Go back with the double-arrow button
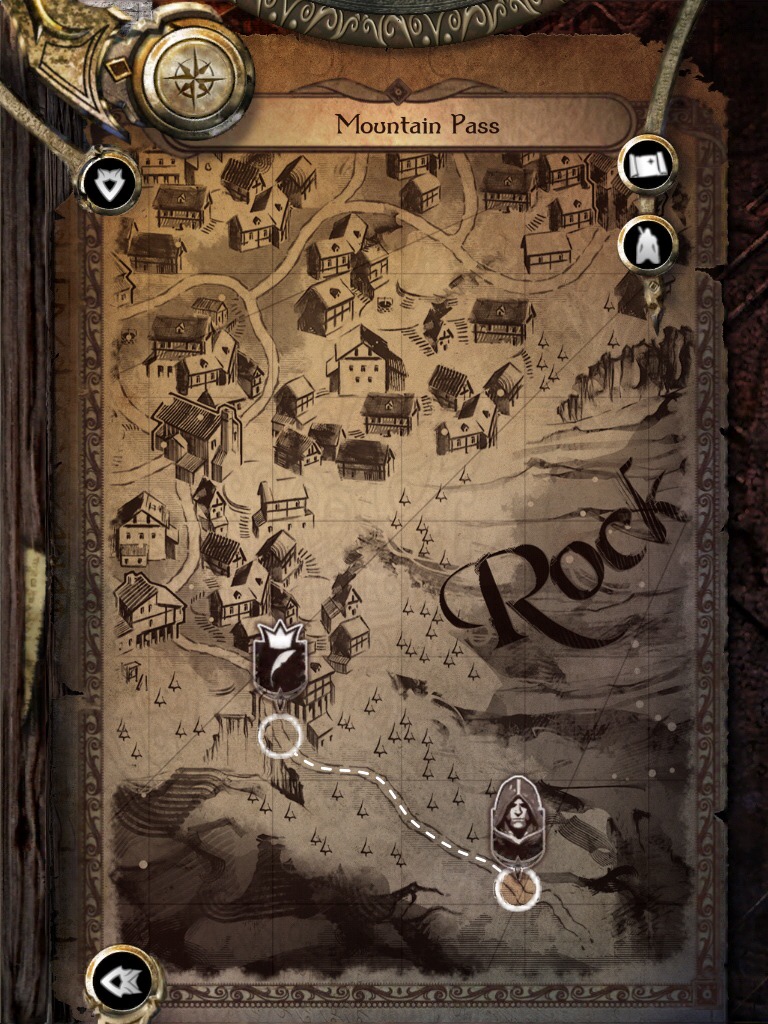The image size is (768, 1024). [x=124, y=982]
